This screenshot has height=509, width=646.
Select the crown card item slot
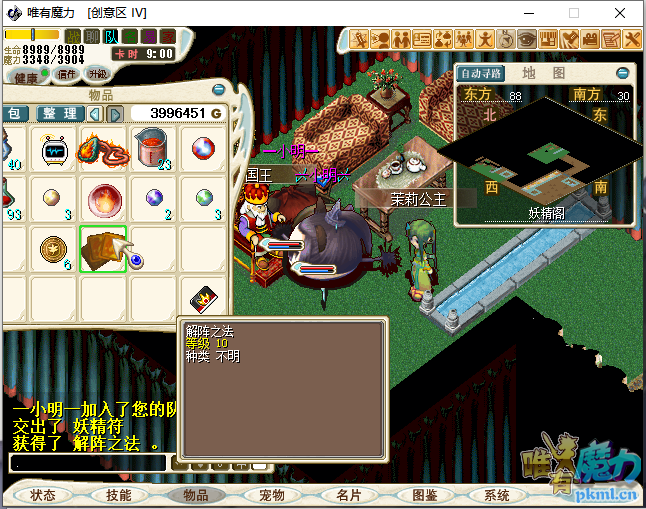(202, 296)
